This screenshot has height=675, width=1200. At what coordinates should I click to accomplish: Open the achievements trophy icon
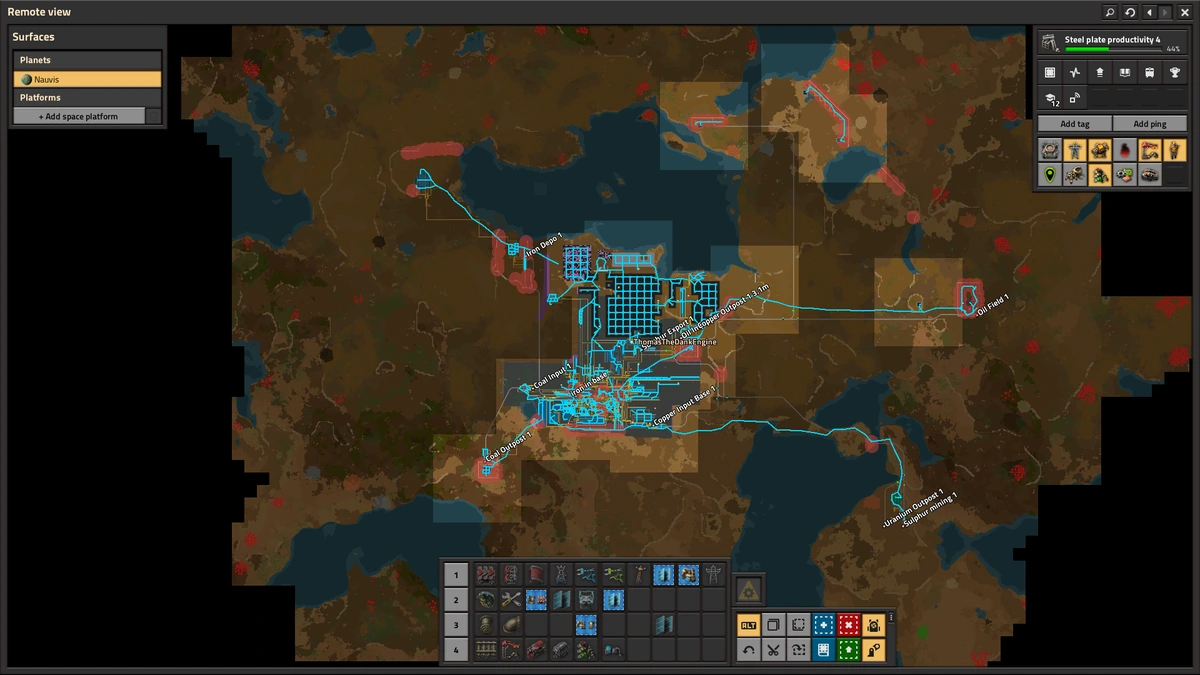point(1175,73)
